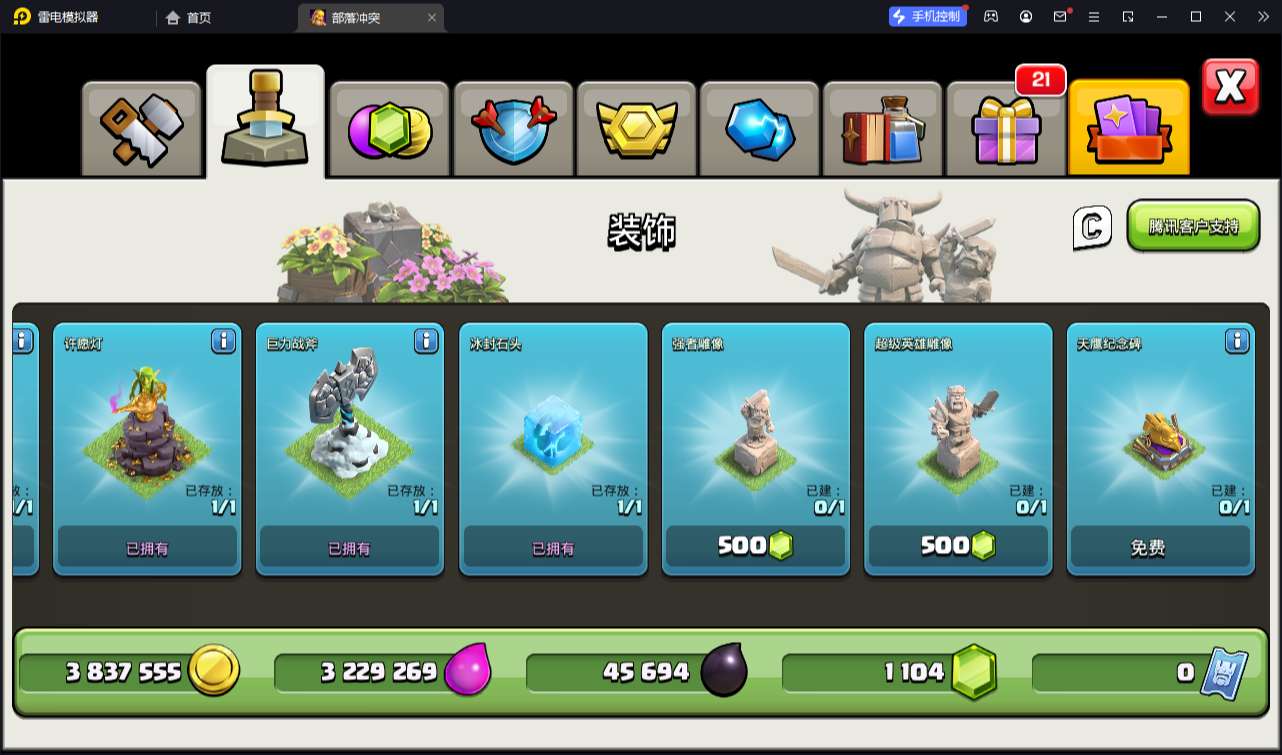Image resolution: width=1282 pixels, height=755 pixels.
Task: Open info for 天鹰纪念碑
Action: [x=1237, y=342]
